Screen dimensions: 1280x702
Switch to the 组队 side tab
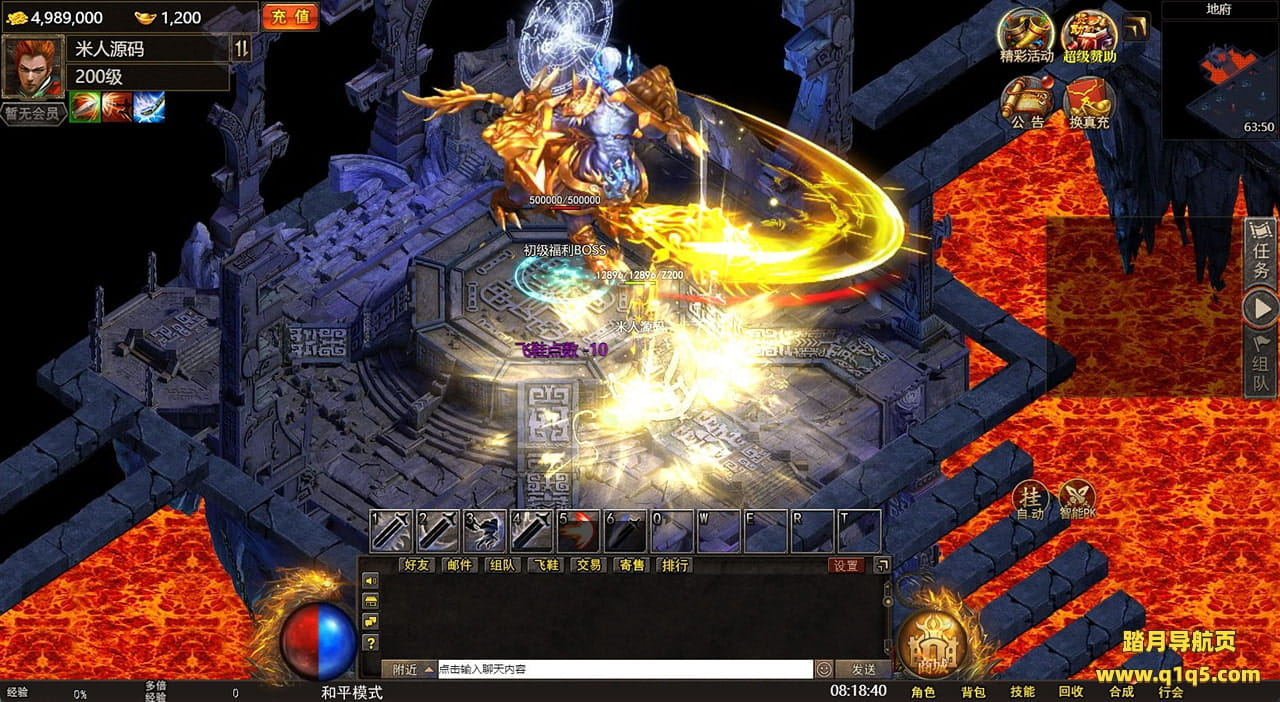[x=1261, y=367]
